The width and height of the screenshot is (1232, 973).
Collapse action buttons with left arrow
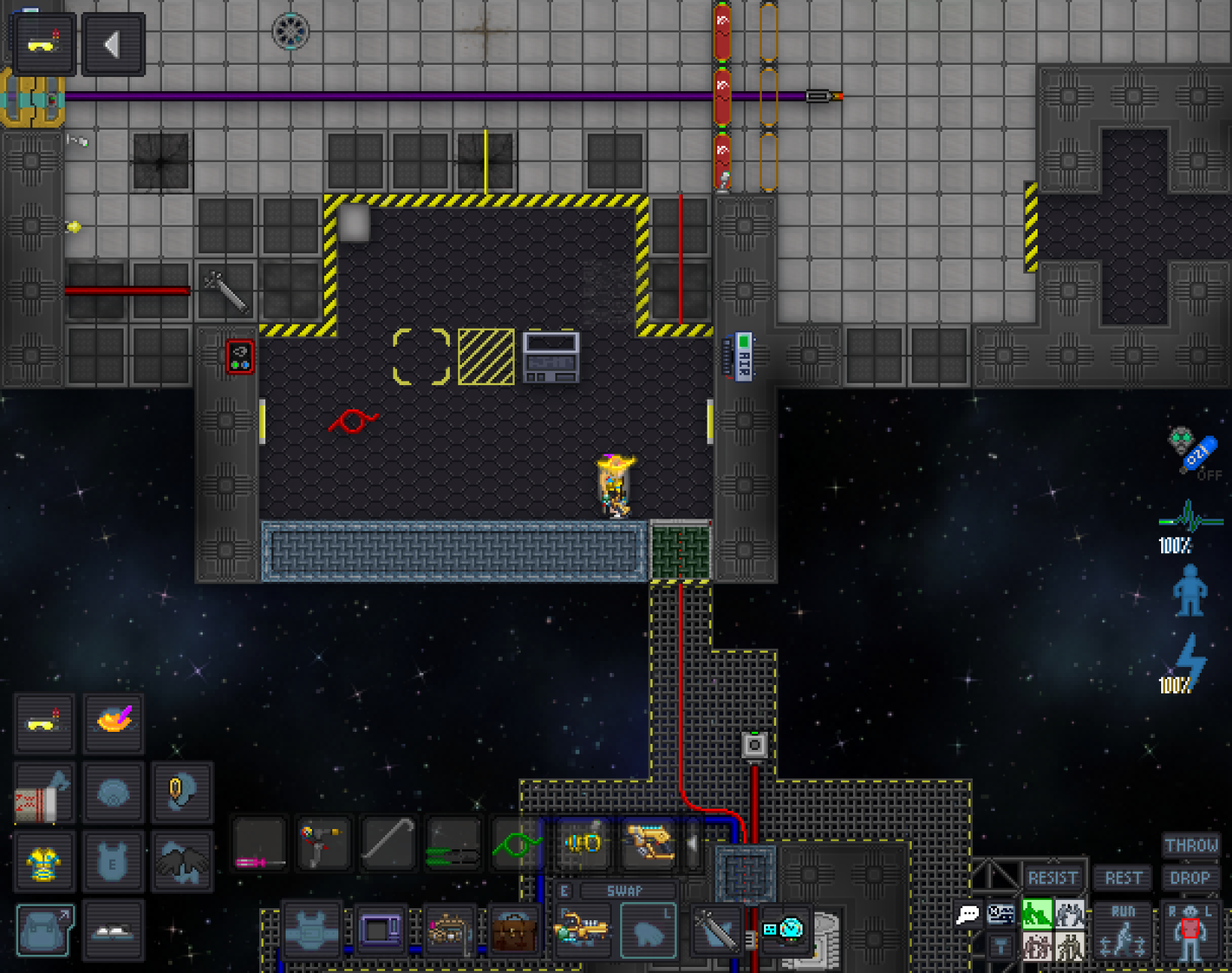click(113, 45)
